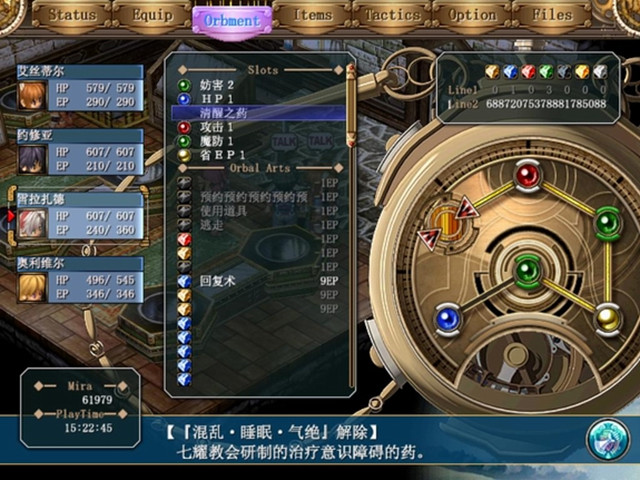Go to the Items tab

(x=312, y=16)
